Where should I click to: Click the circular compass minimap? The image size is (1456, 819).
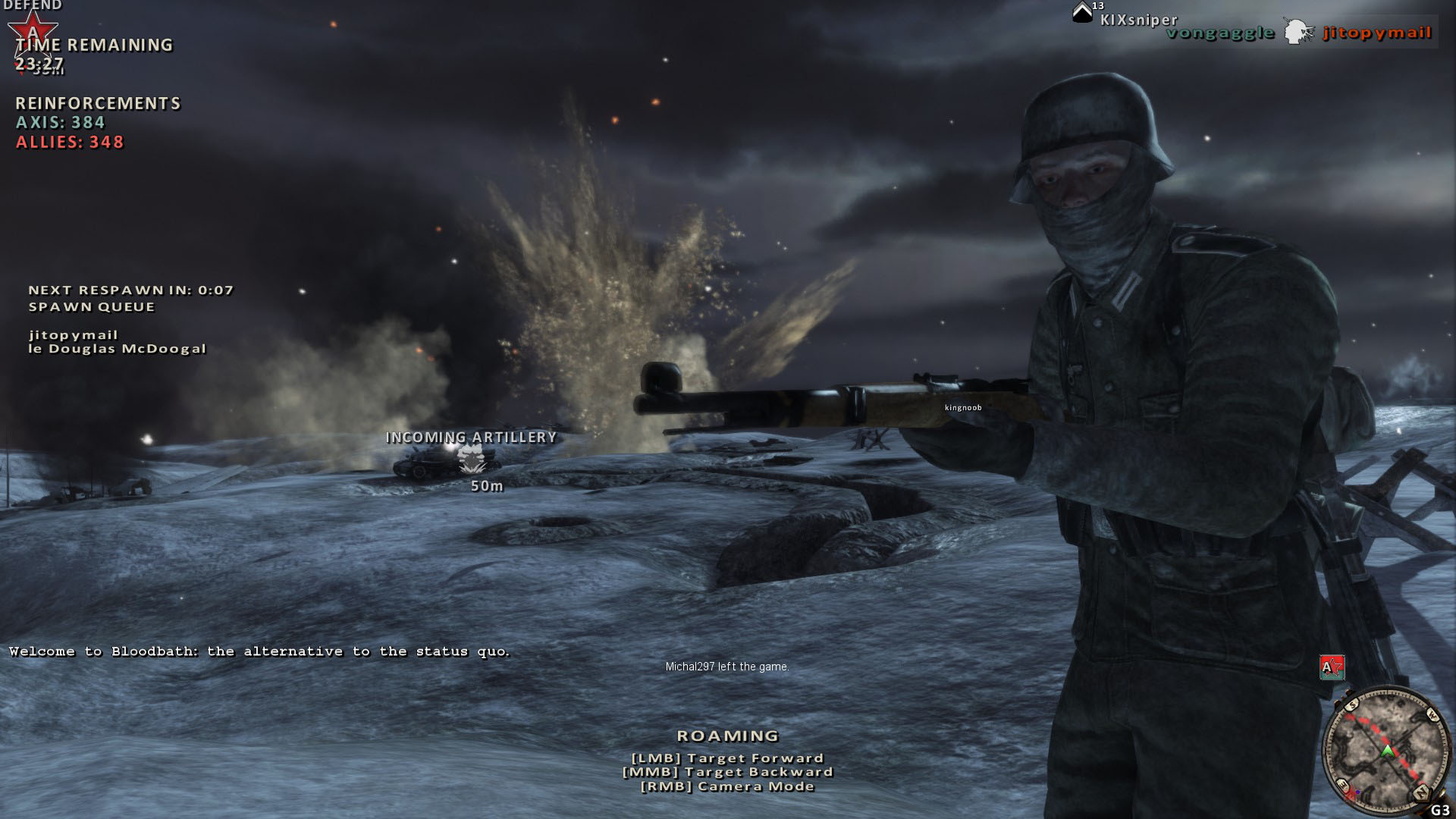1385,751
